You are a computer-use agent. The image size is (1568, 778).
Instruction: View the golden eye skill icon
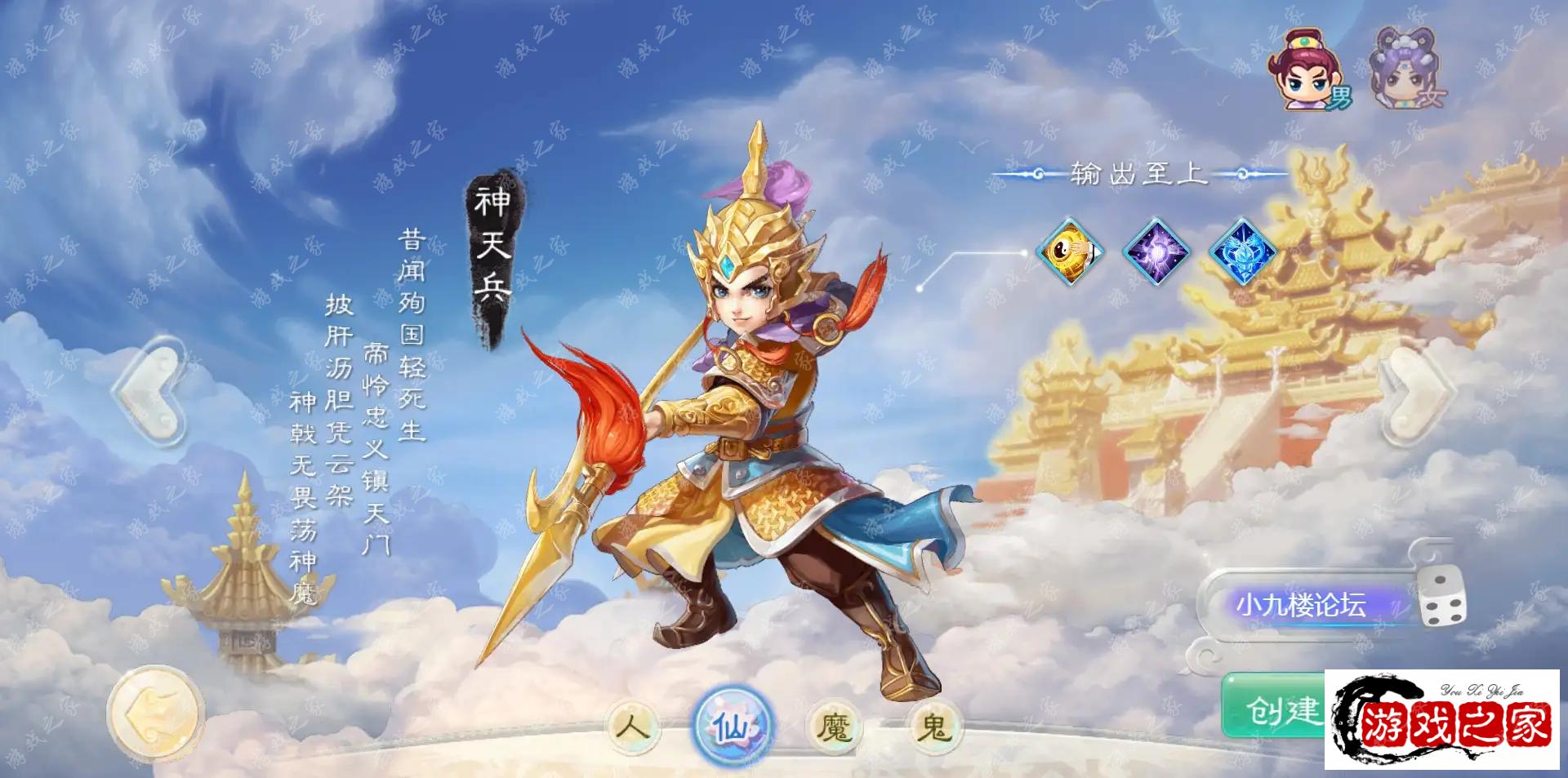[1070, 251]
